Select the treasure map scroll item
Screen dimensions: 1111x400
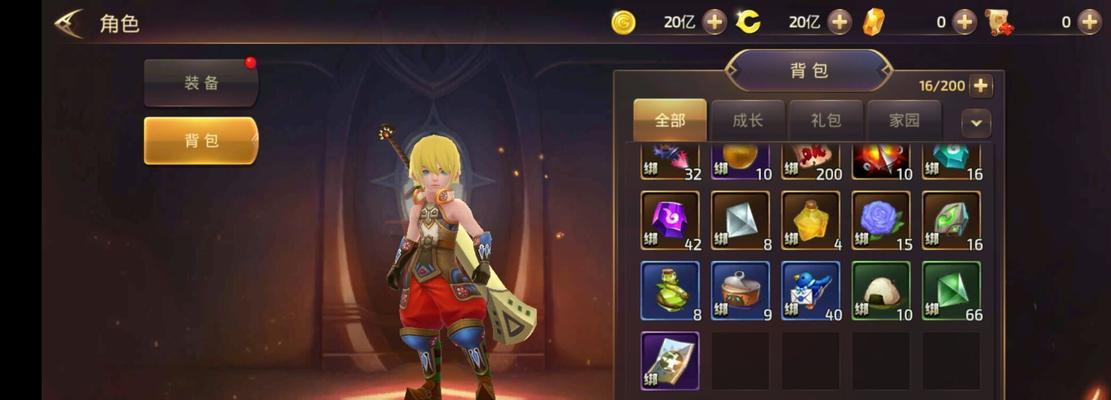(x=670, y=360)
